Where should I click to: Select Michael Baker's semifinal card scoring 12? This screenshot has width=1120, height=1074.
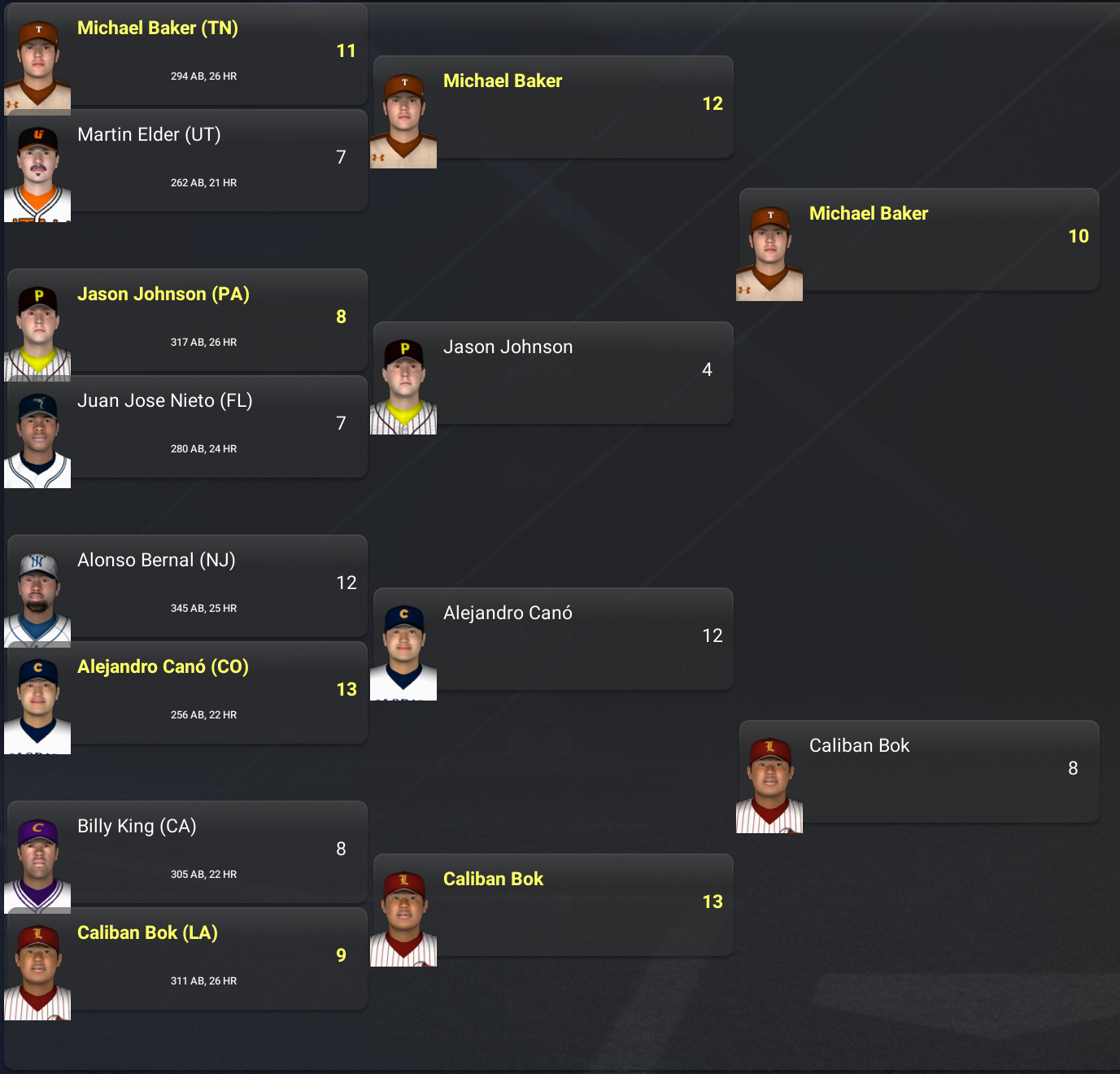click(553, 107)
